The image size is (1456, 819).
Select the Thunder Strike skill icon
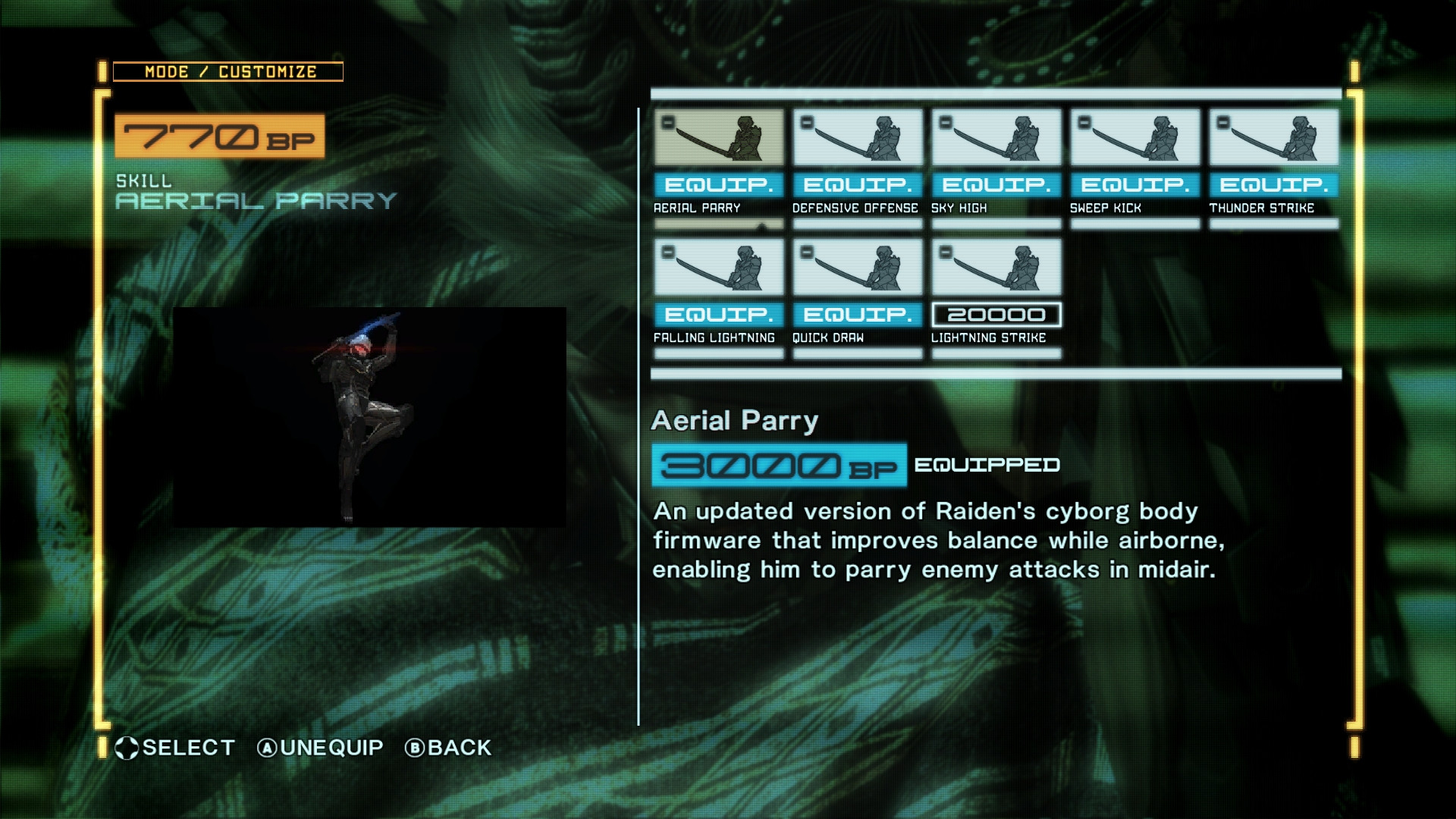1272,138
